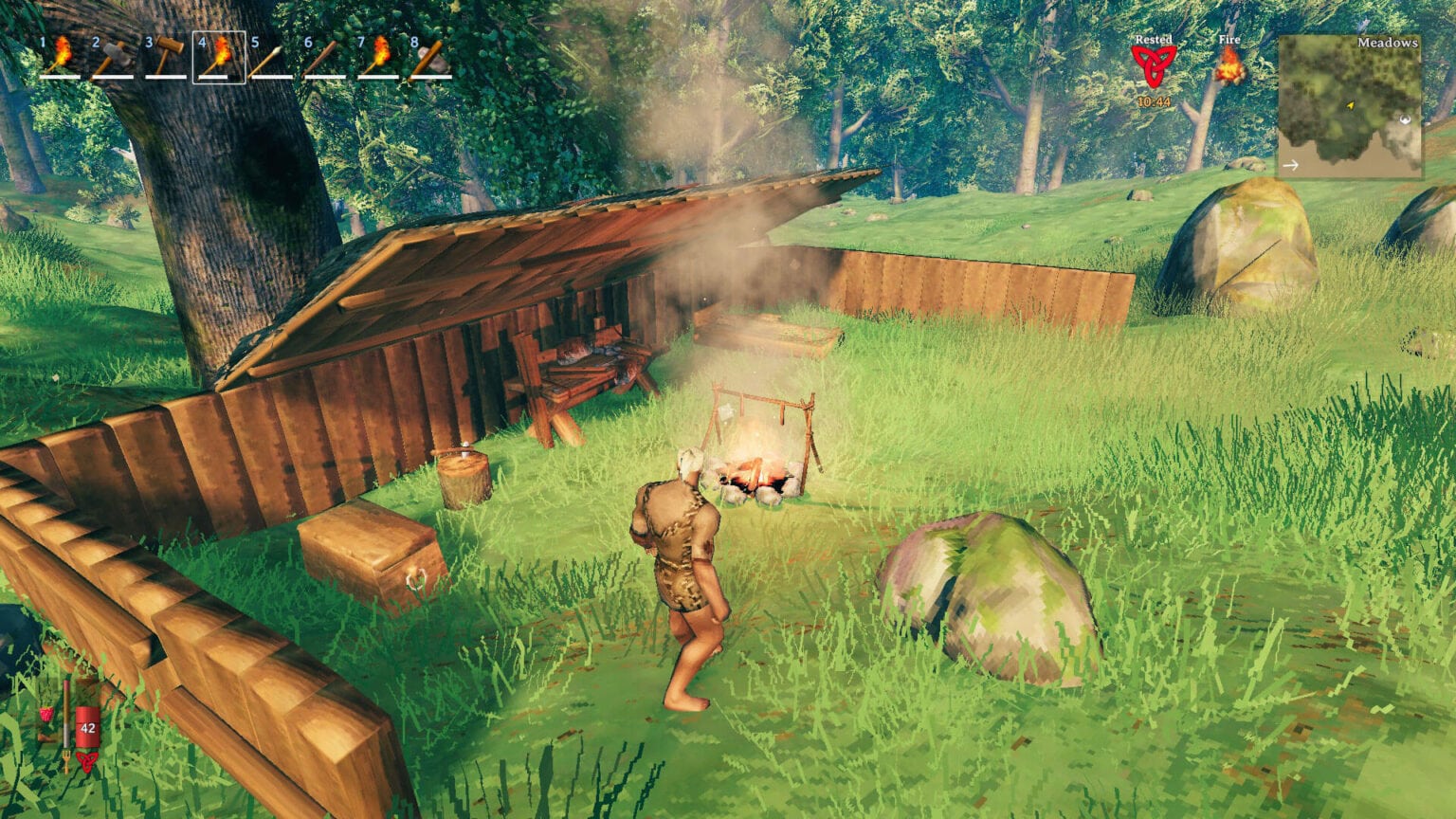The image size is (1456, 819).
Task: Click the highlighted torch in slot 4
Action: coord(219,58)
